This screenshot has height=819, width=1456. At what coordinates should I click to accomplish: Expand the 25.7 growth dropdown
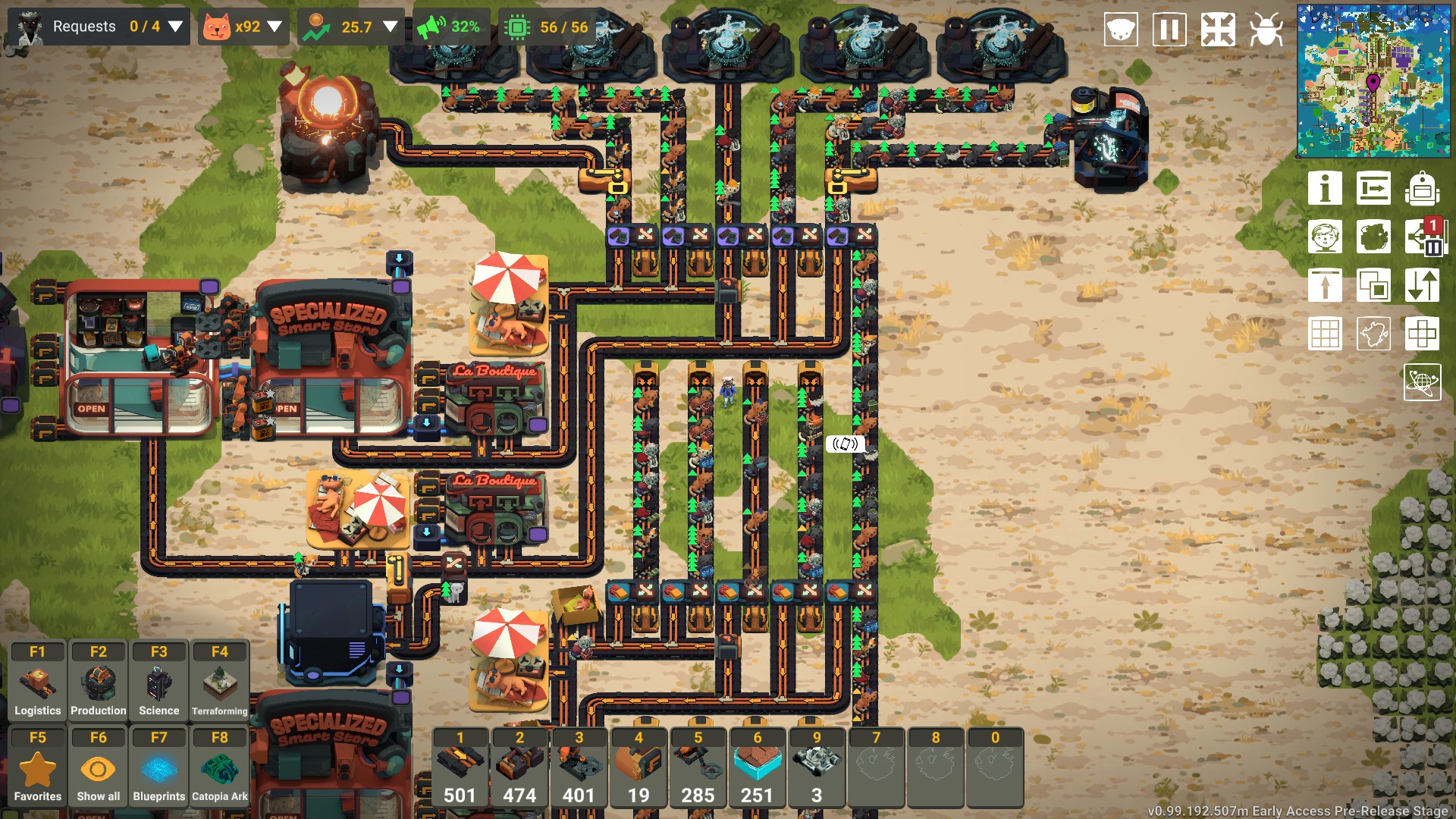click(x=389, y=24)
